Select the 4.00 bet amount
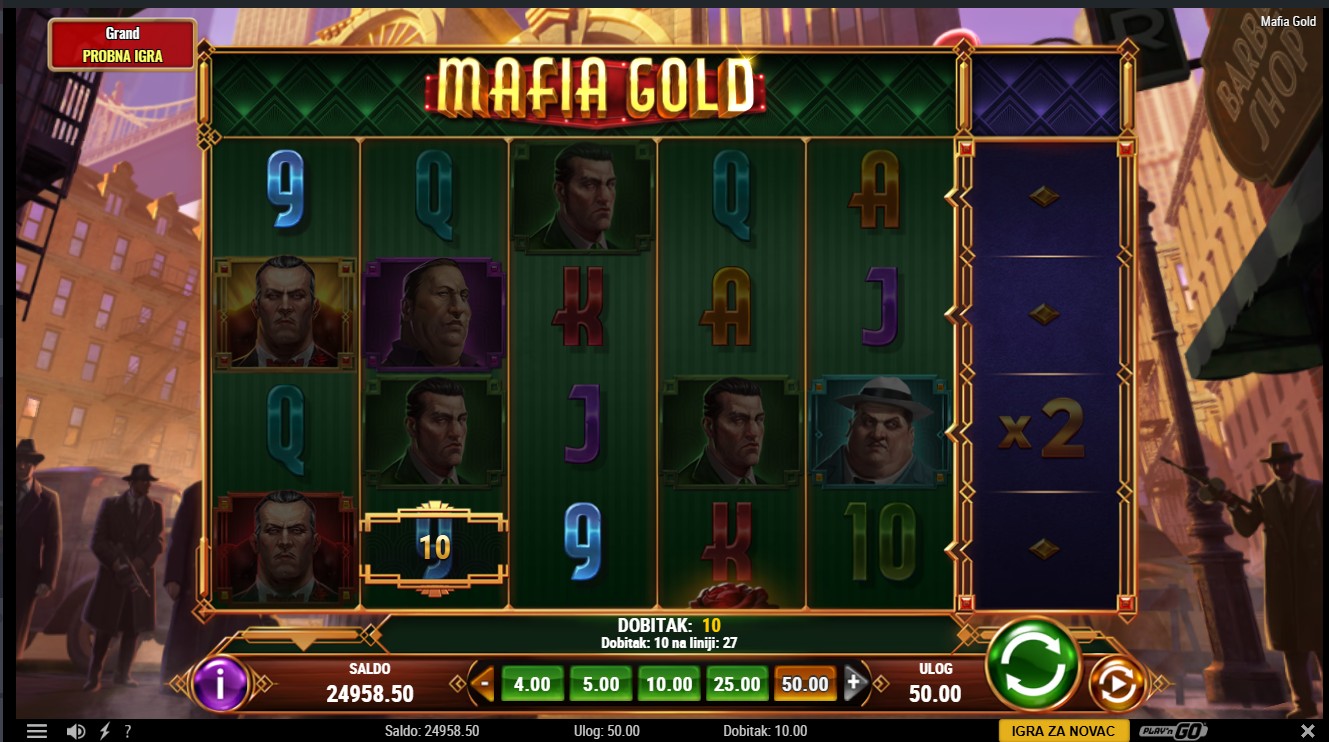This screenshot has width=1329, height=742. click(x=532, y=684)
